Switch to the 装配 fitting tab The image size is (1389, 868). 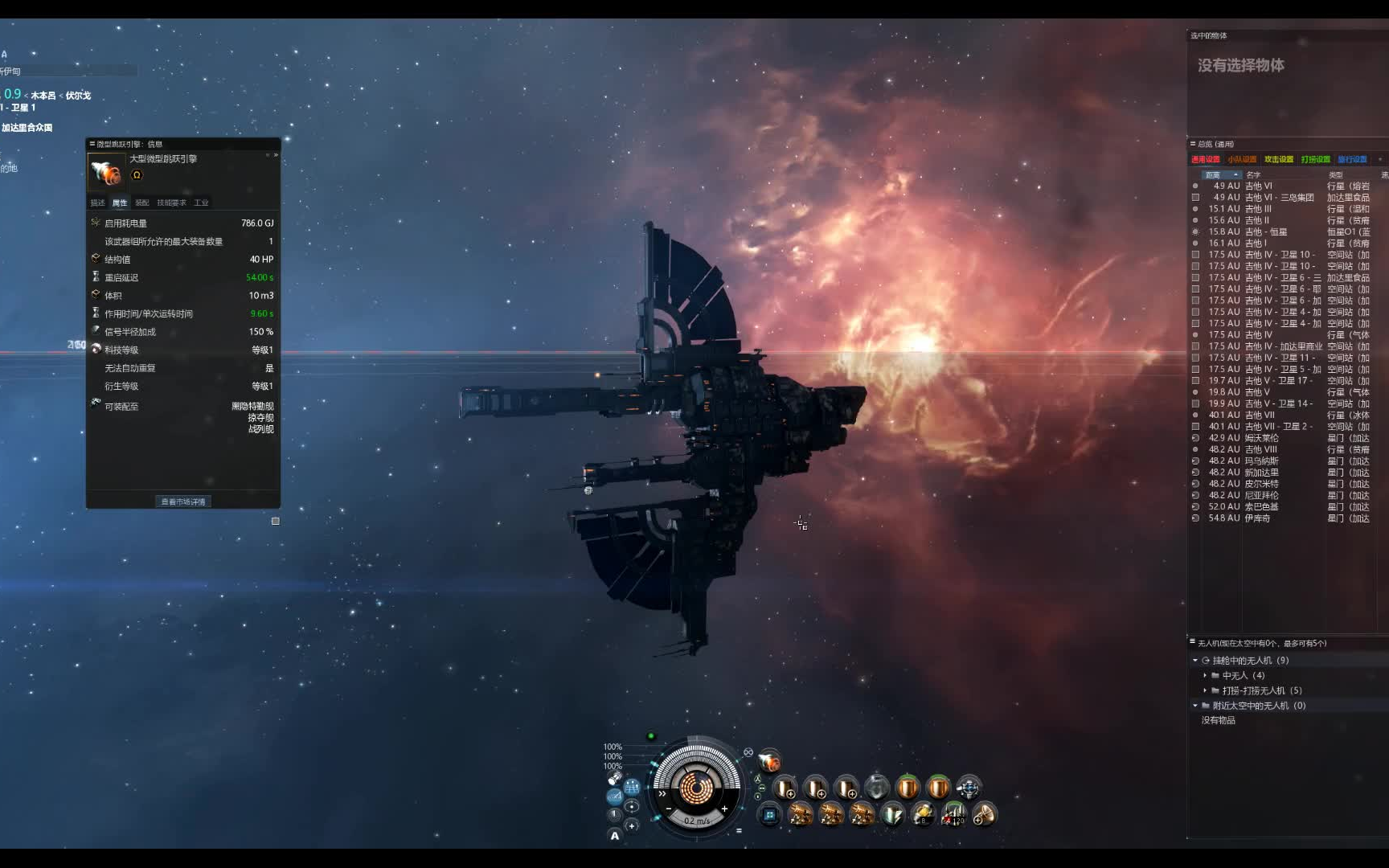(142, 203)
